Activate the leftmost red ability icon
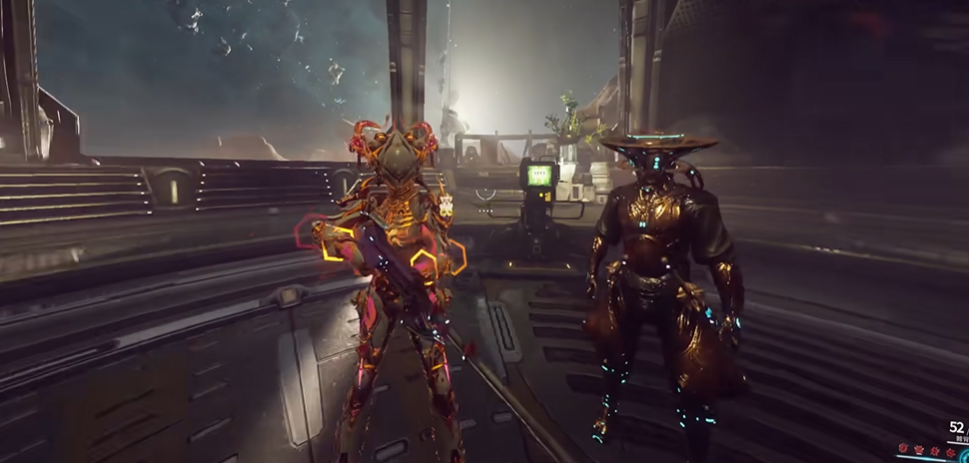 (x=903, y=448)
